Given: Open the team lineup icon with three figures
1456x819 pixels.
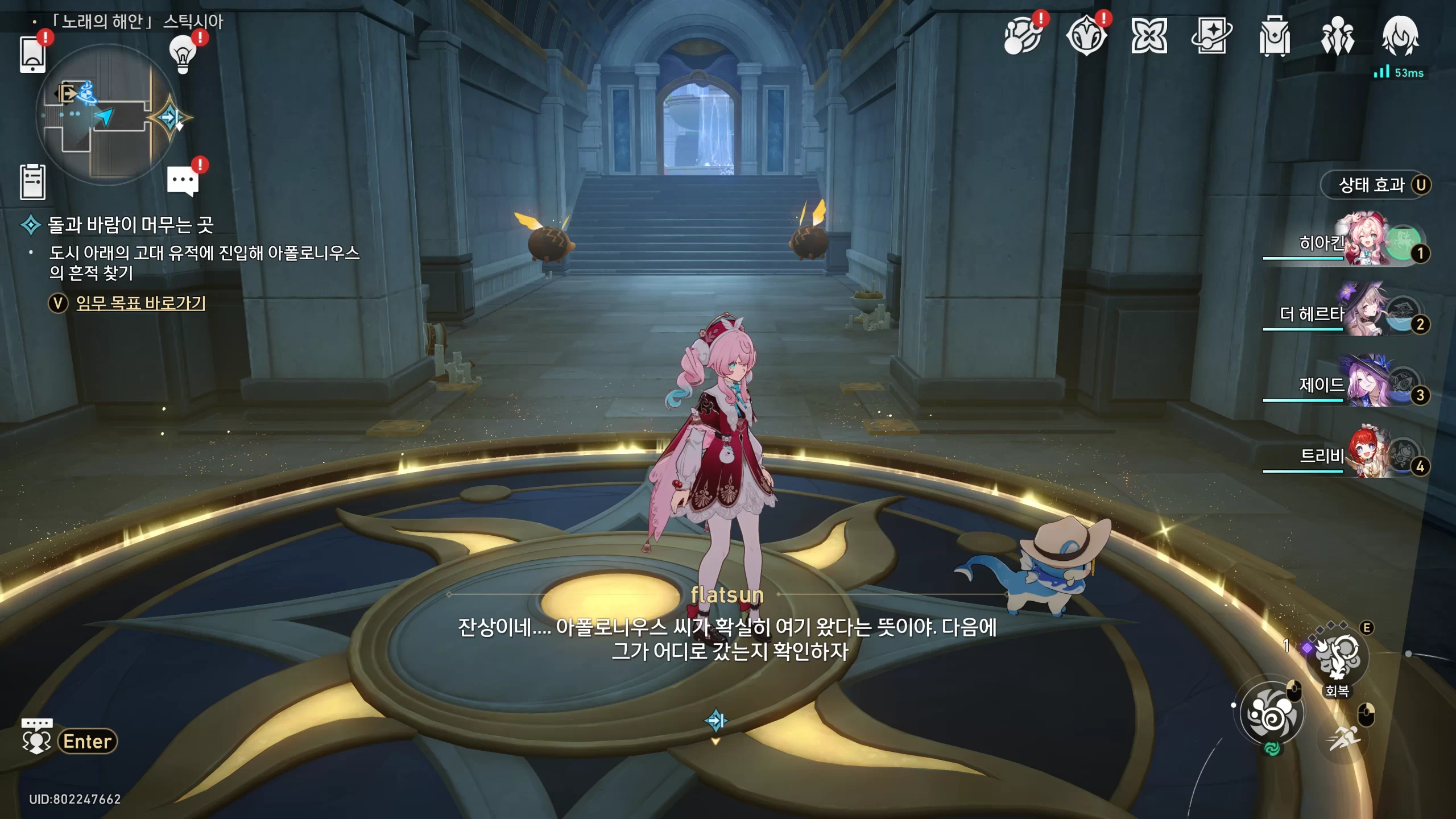Looking at the screenshot, I should tap(1337, 36).
